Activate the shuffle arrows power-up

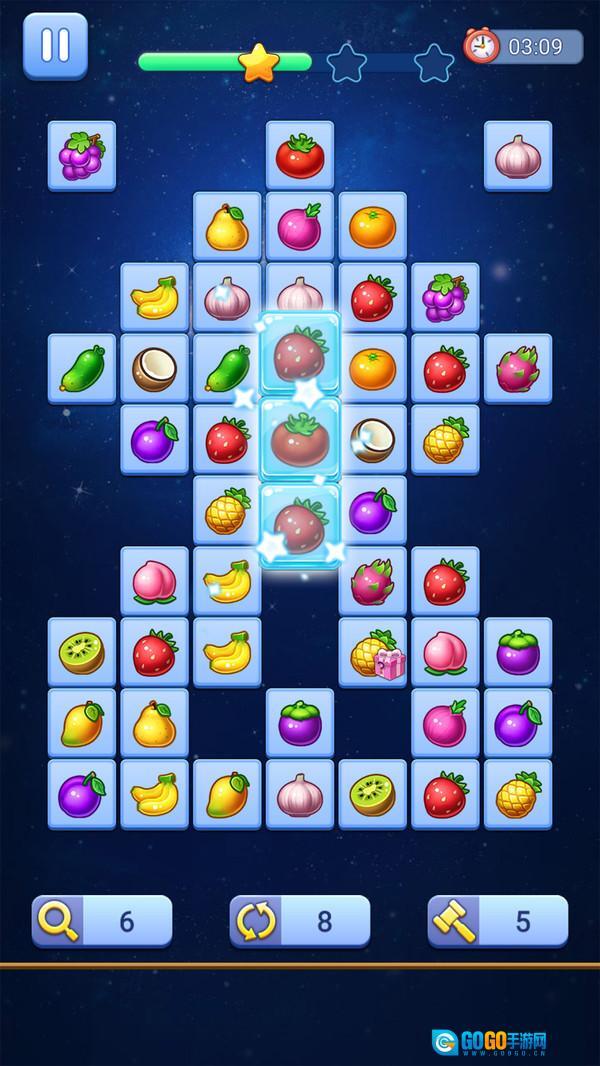pyautogui.click(x=300, y=920)
